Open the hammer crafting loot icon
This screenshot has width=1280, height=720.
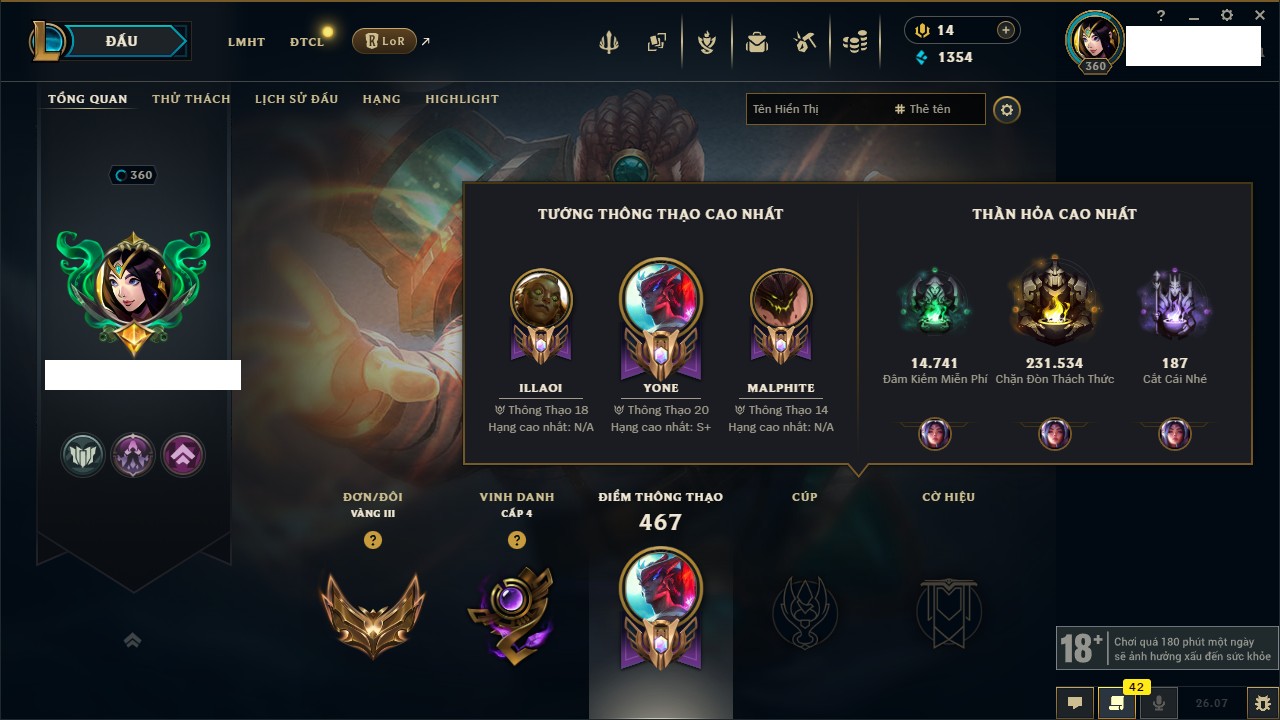tap(805, 42)
